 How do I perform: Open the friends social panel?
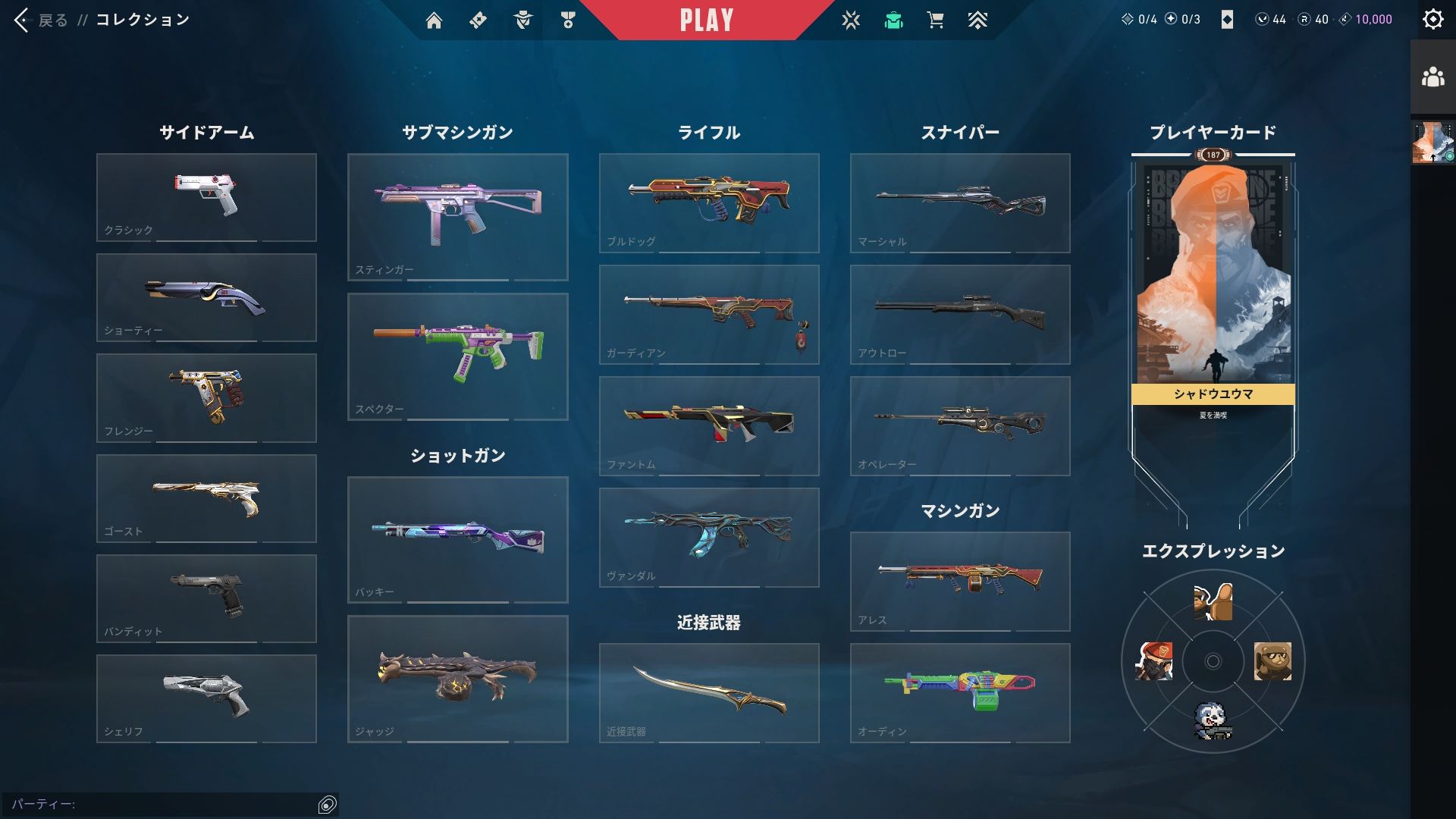tap(1432, 77)
